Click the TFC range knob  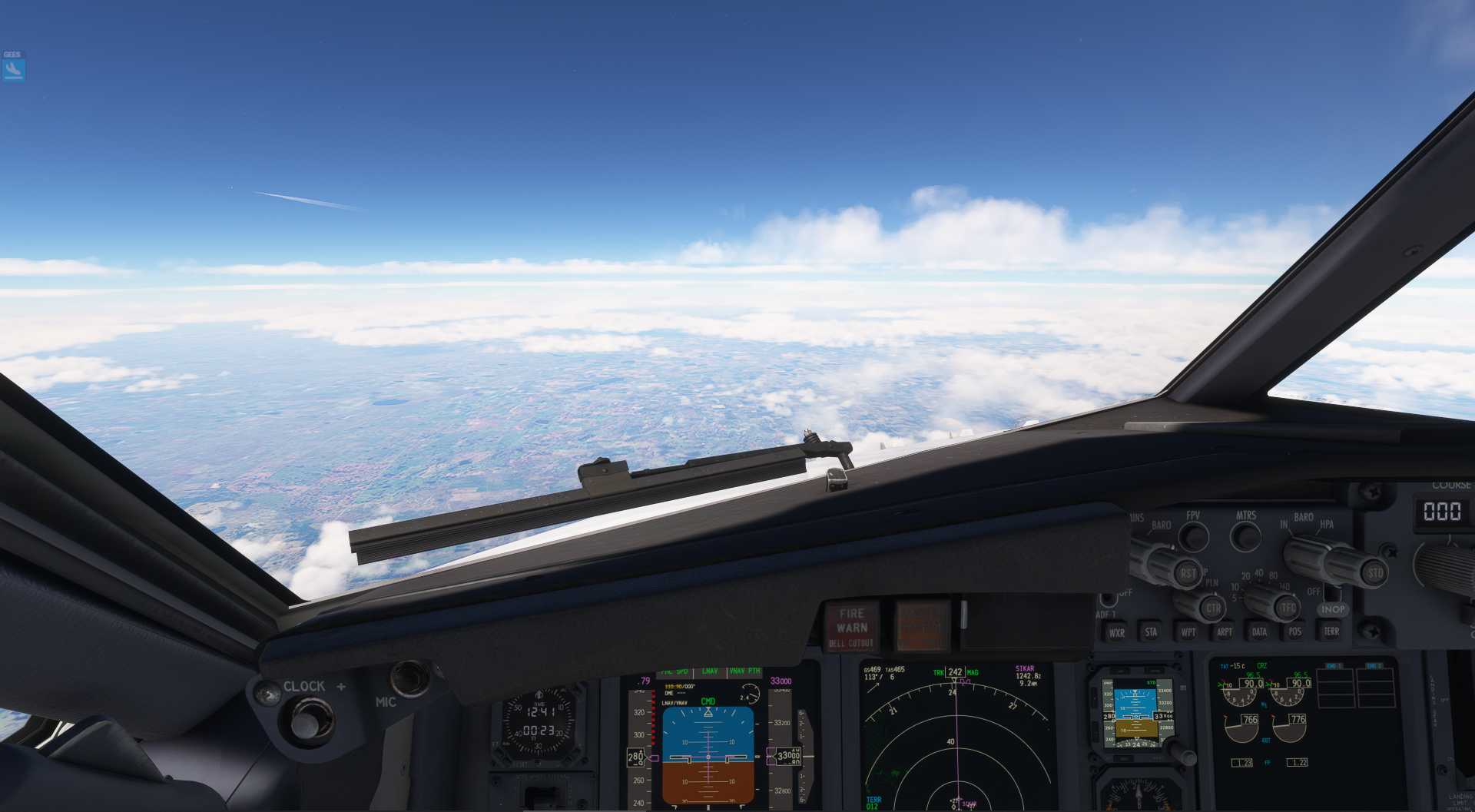1287,608
